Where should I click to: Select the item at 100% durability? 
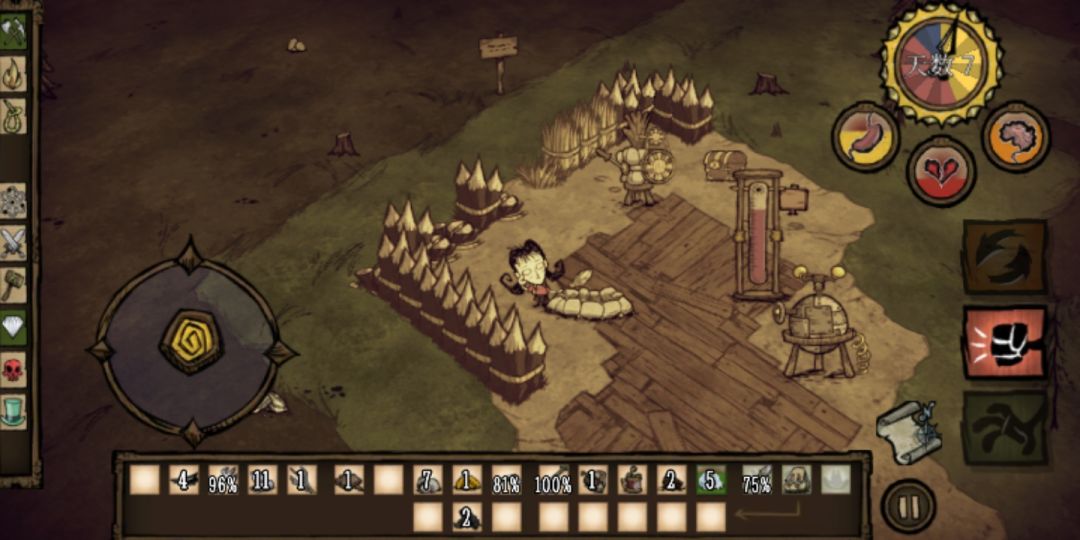[552, 480]
